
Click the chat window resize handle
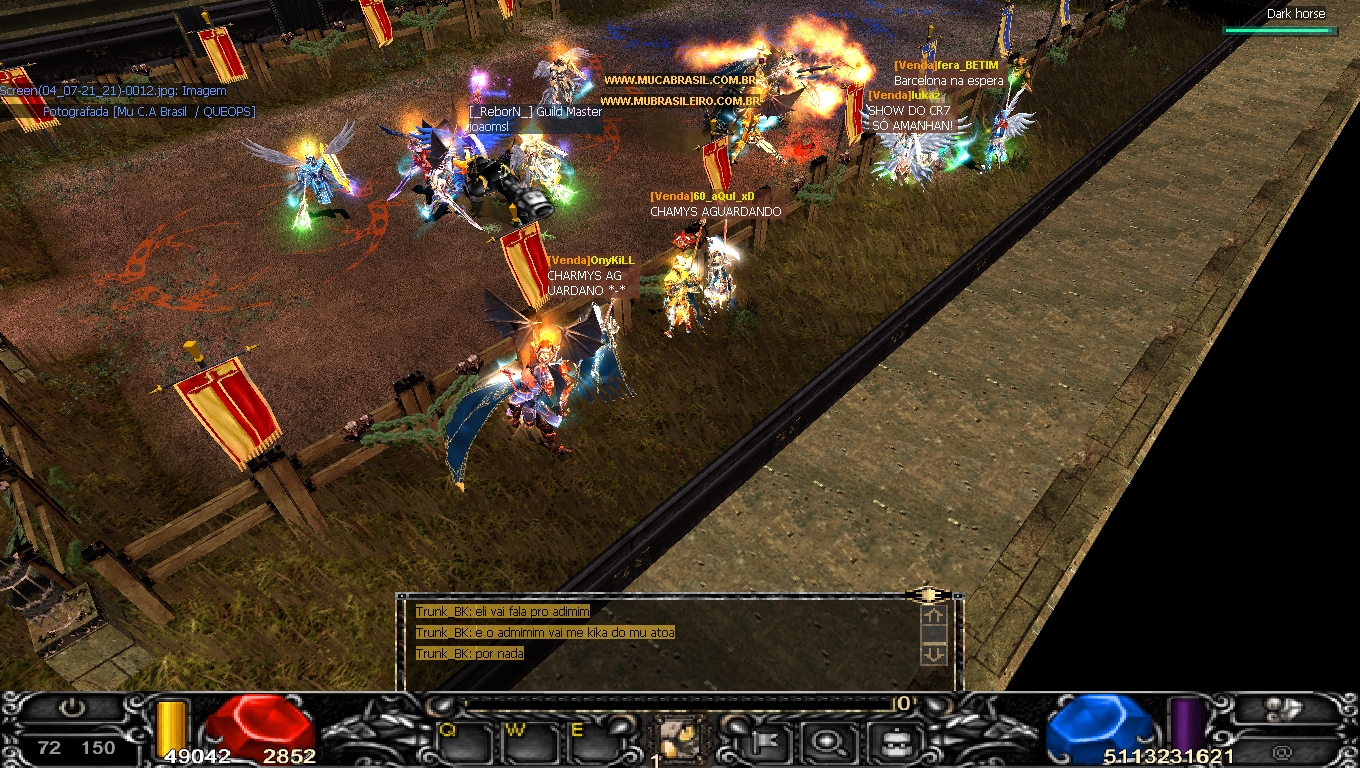pos(928,595)
